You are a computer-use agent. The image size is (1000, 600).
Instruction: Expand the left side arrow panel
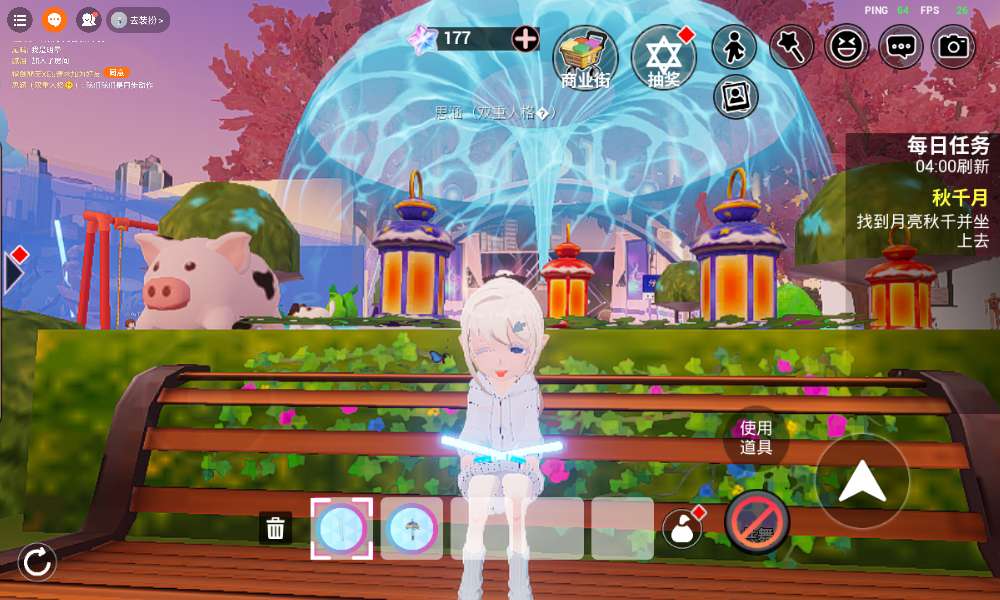coord(13,271)
